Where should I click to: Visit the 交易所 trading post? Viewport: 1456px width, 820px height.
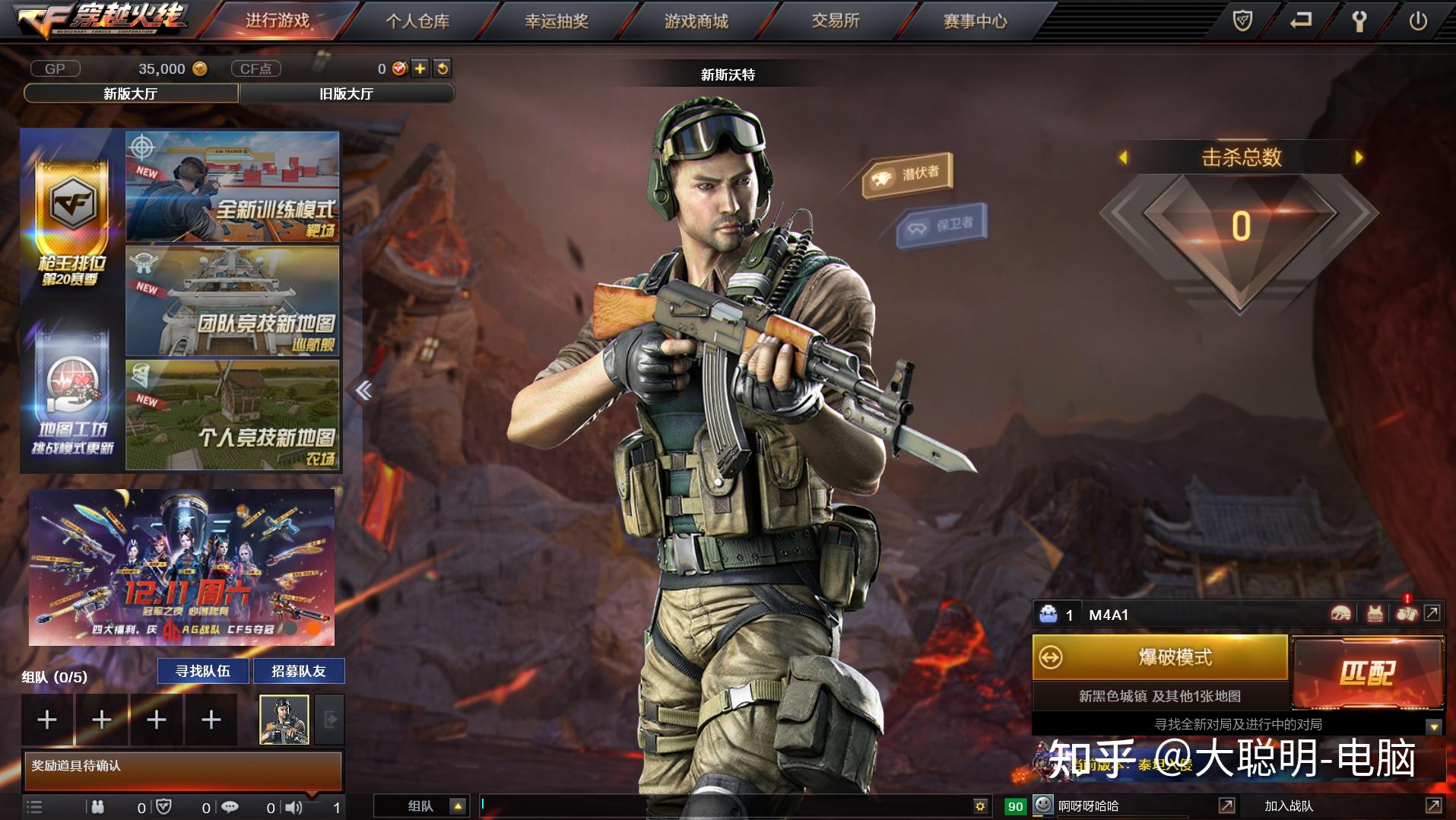pyautogui.click(x=835, y=21)
